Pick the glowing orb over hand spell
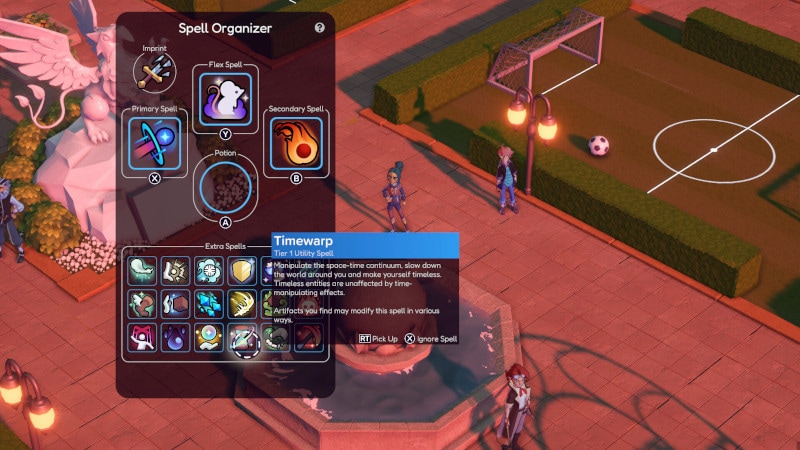Viewport: 800px width, 450px height. pyautogui.click(x=209, y=338)
